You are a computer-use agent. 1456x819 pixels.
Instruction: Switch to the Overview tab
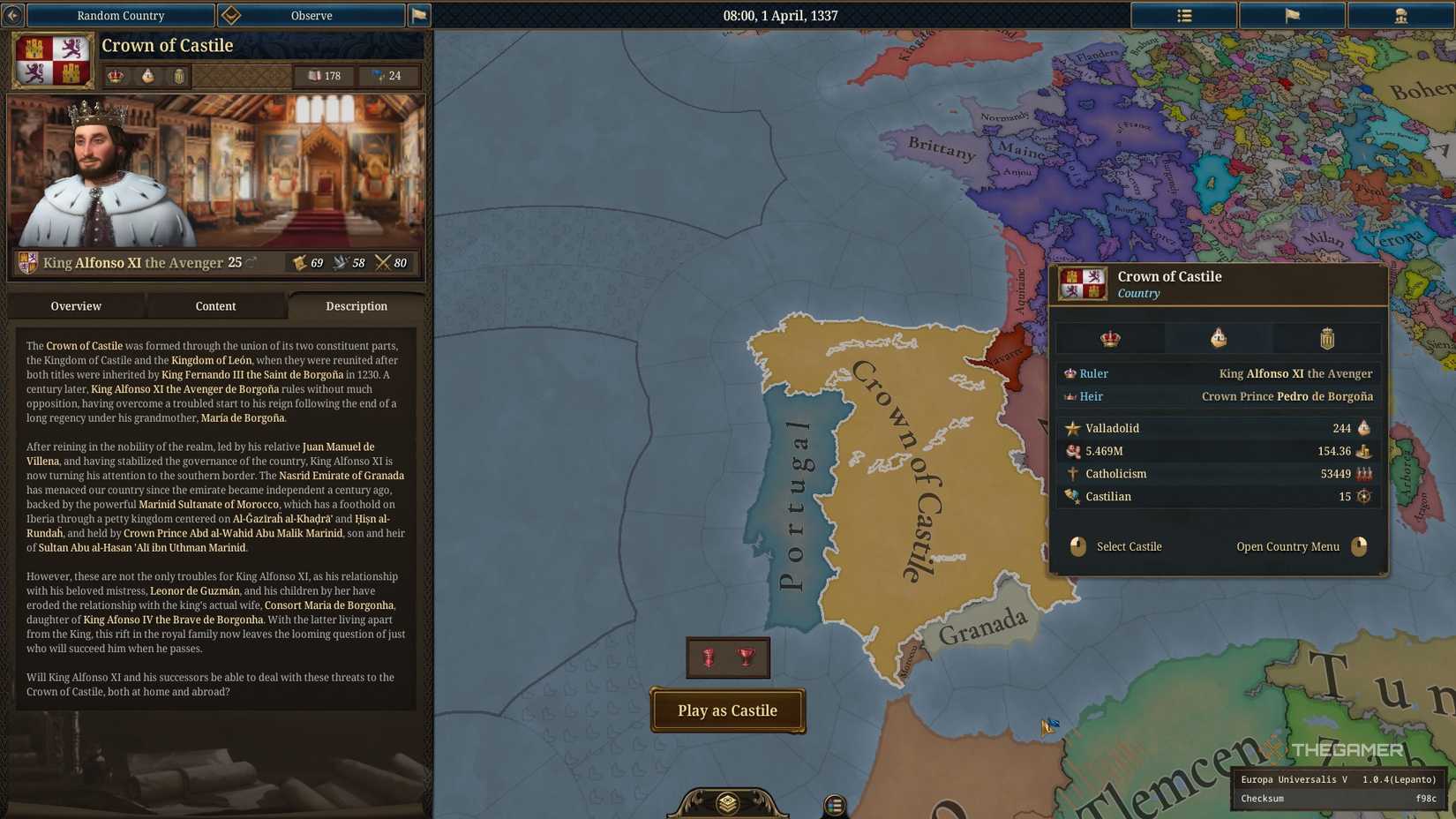pyautogui.click(x=75, y=306)
